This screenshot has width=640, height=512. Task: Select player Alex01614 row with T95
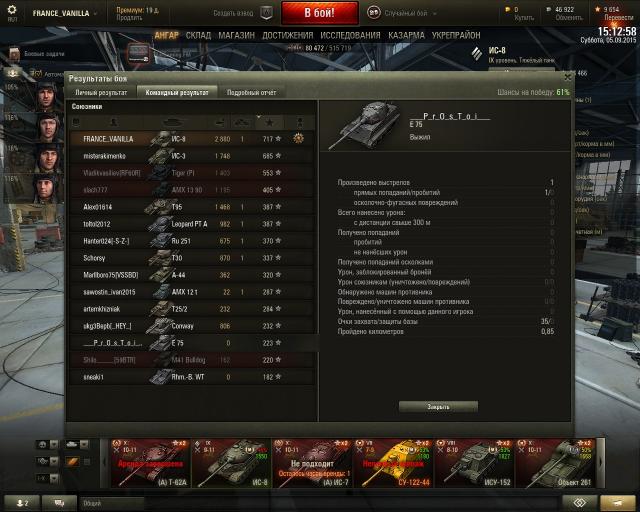tap(190, 206)
